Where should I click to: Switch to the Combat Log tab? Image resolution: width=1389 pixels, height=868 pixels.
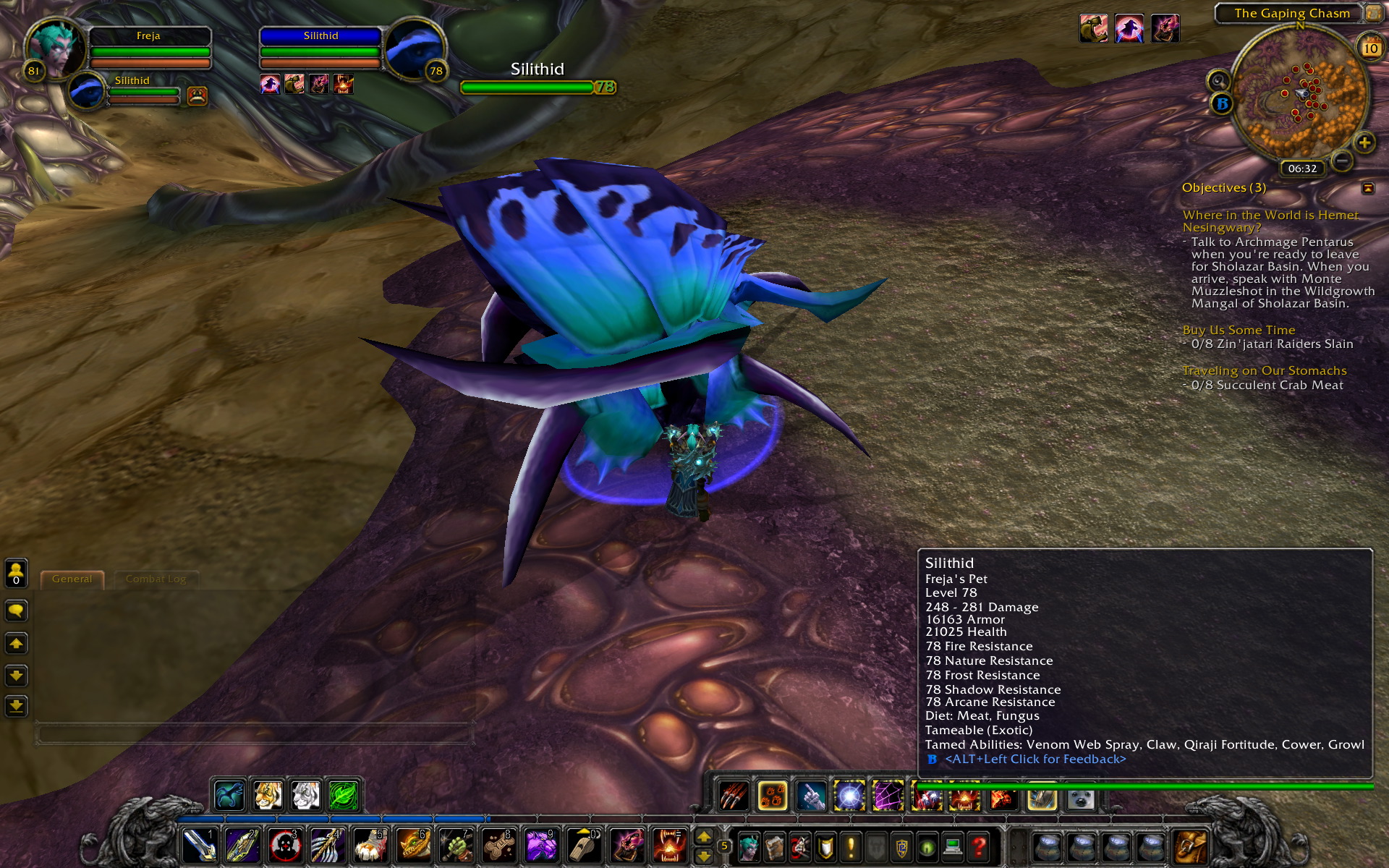coord(156,579)
